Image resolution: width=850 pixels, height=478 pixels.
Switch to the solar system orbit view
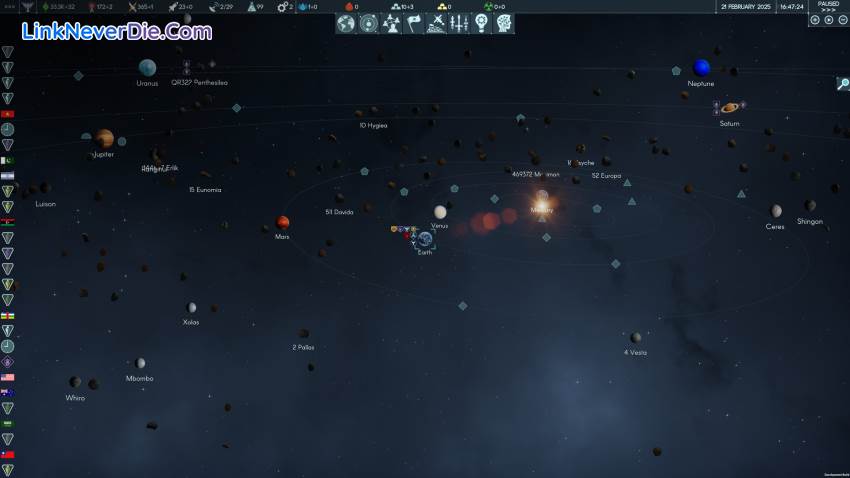368,23
